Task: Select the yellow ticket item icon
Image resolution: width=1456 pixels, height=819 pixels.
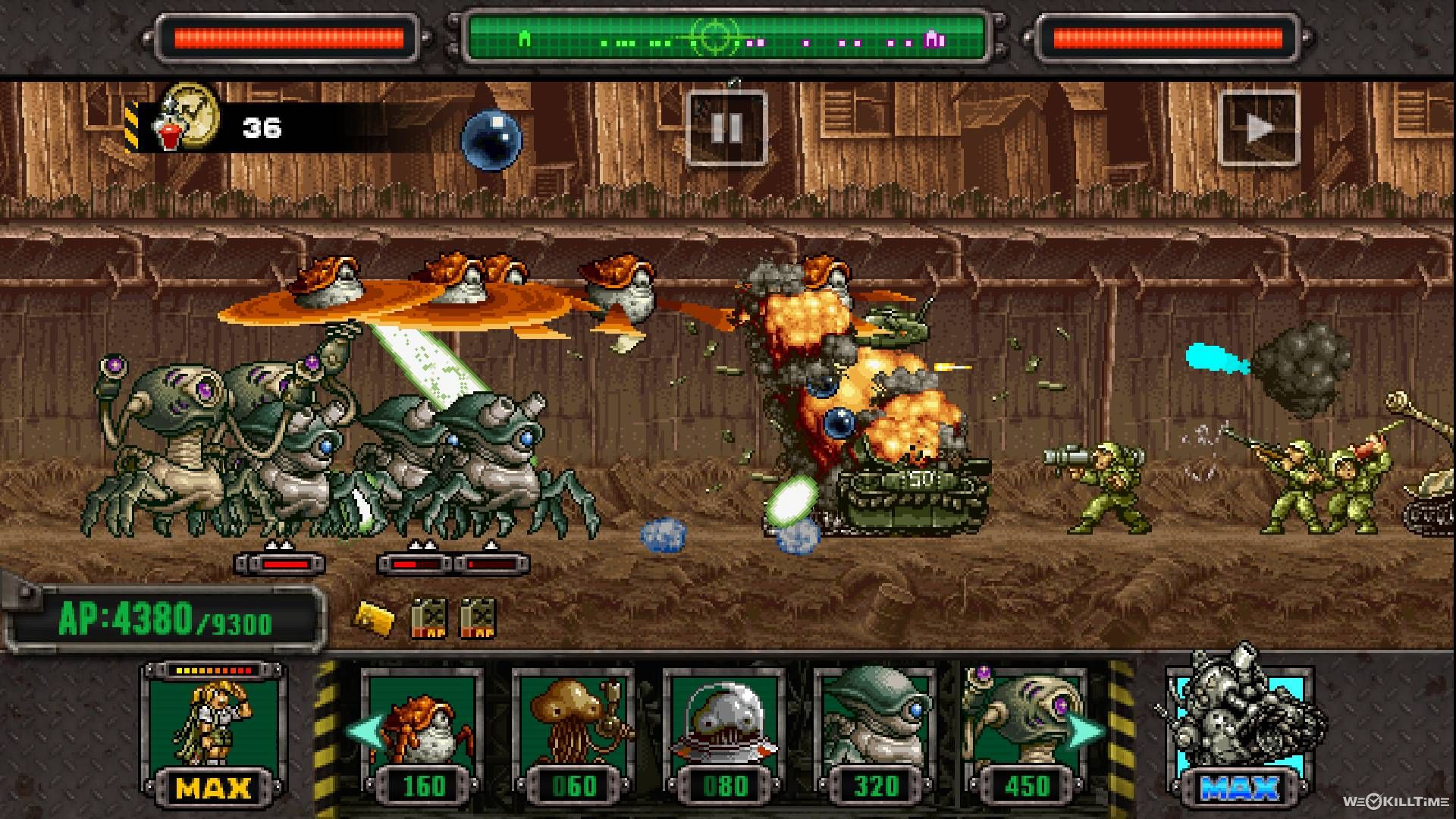Action: tap(374, 618)
